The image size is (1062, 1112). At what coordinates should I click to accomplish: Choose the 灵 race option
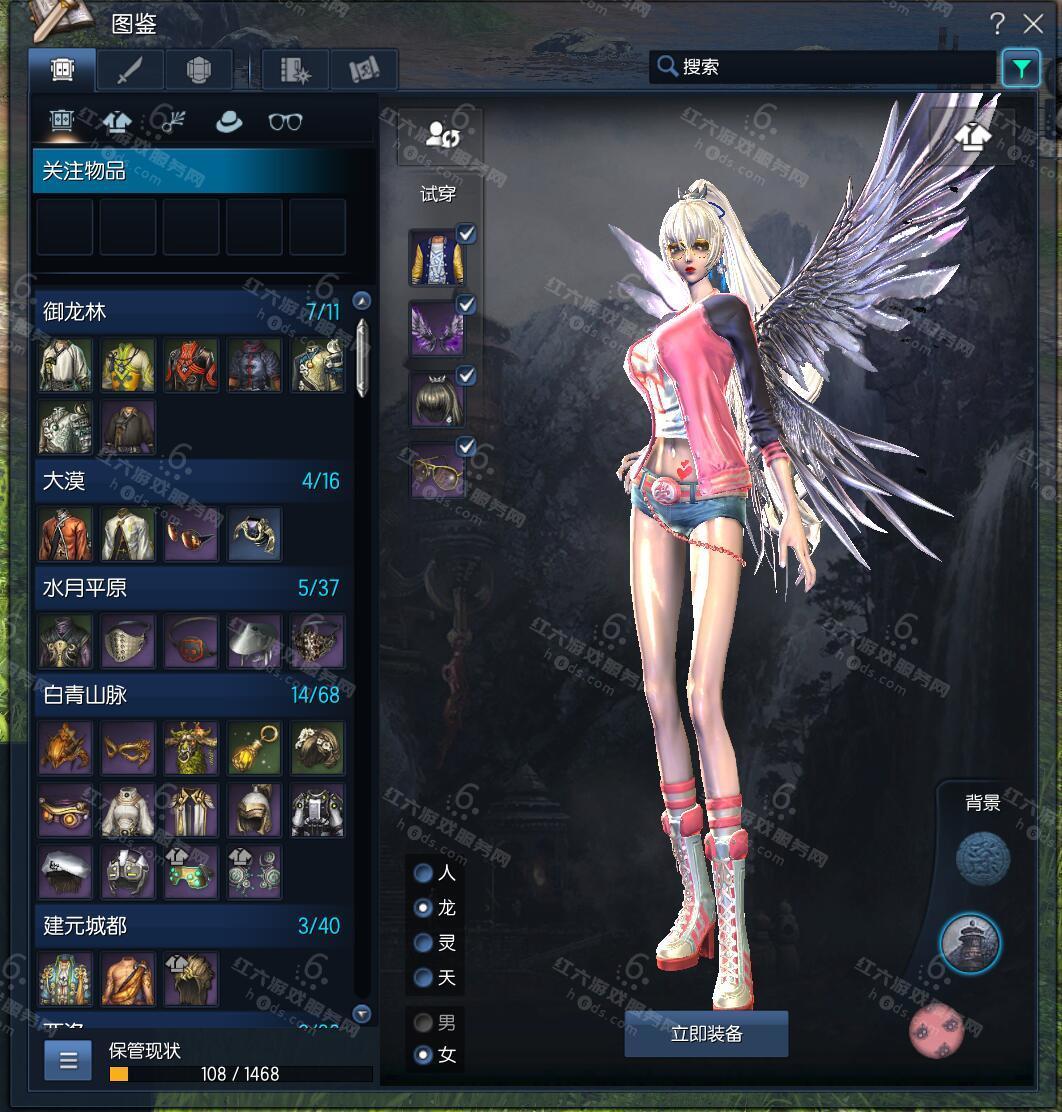coord(424,942)
